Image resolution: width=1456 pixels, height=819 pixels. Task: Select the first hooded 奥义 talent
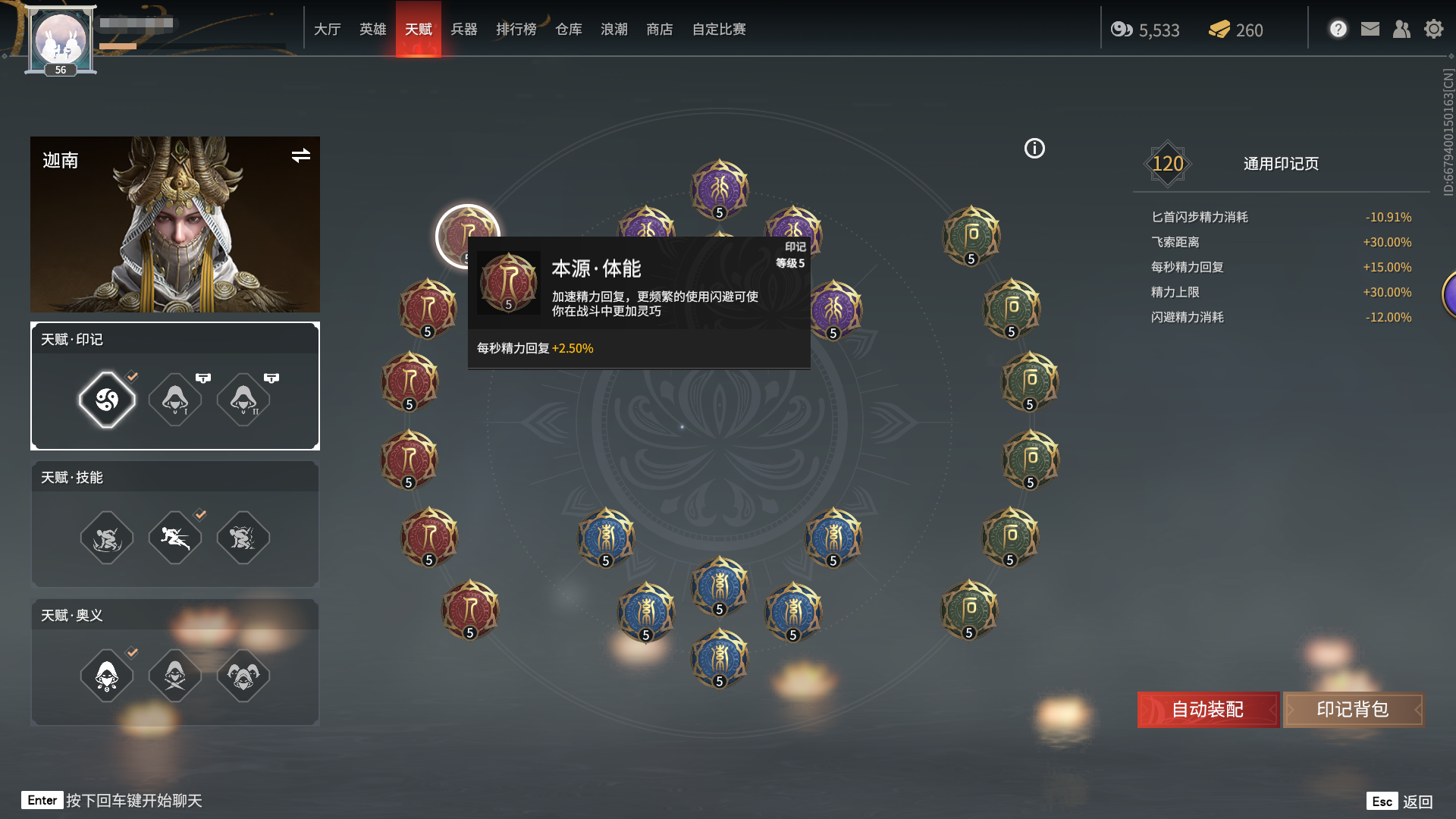coord(106,675)
